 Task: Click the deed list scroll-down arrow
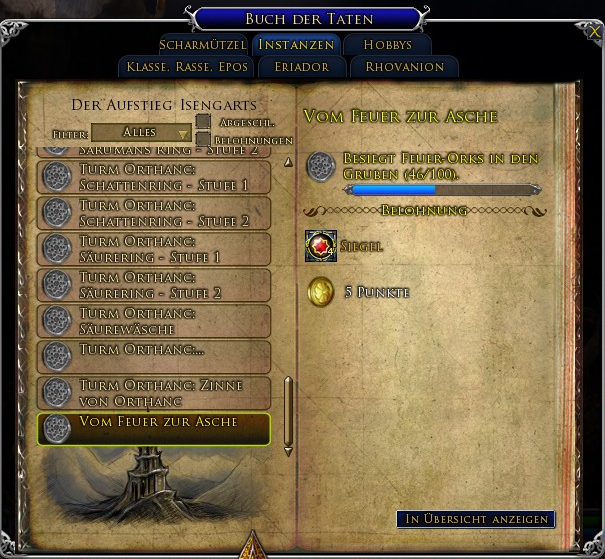(x=289, y=451)
